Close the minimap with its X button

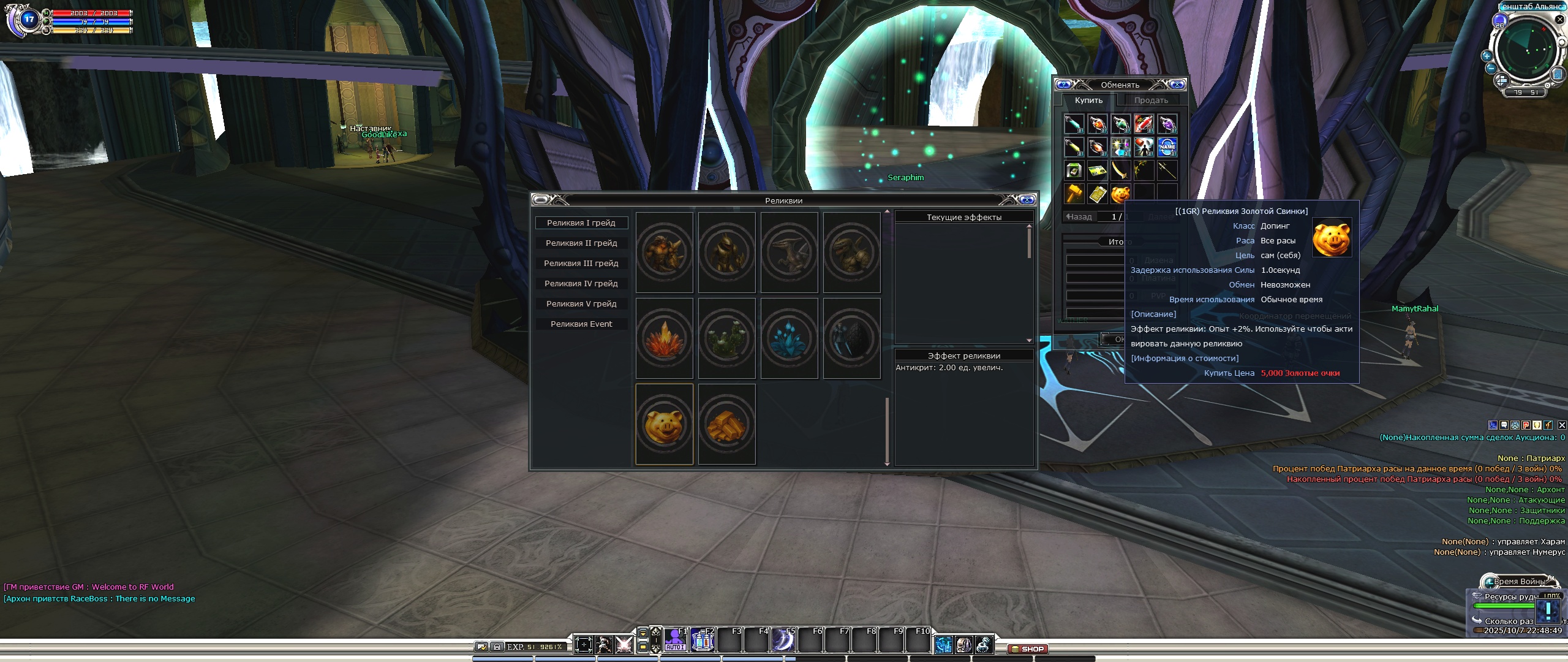pos(1560,20)
